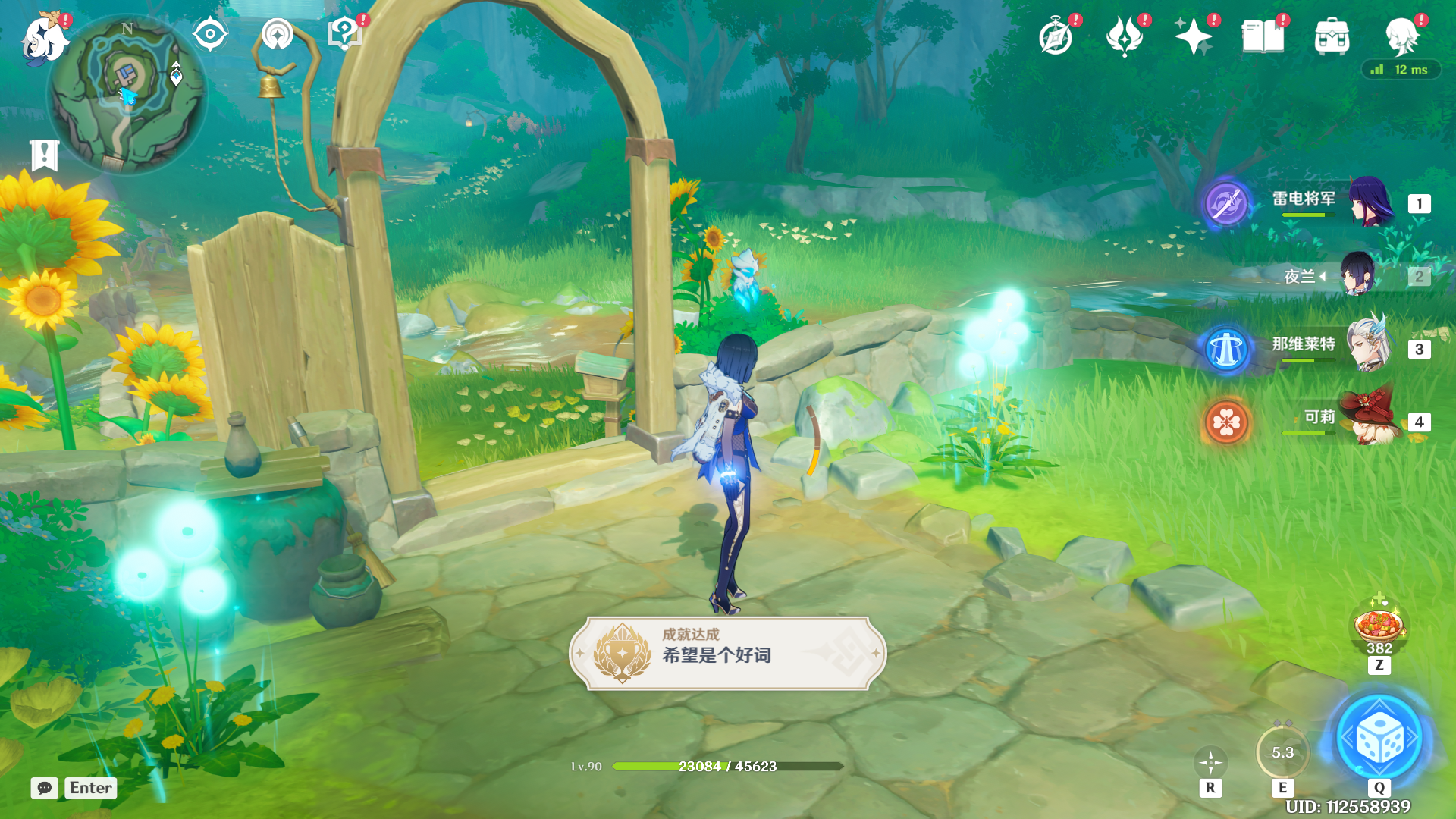Open the circular minimap

click(127, 94)
